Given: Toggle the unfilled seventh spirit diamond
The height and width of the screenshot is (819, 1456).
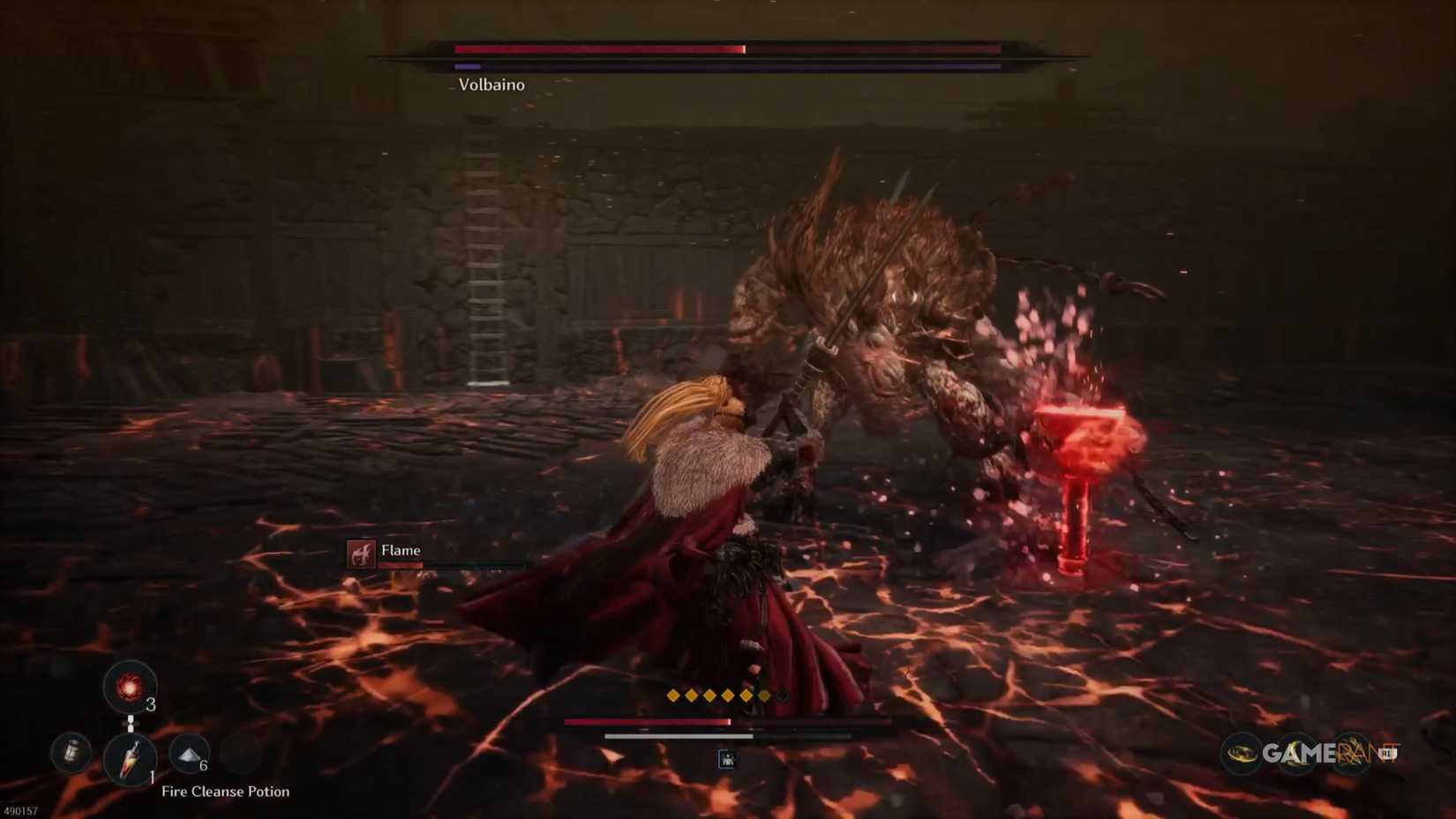Looking at the screenshot, I should click(783, 695).
